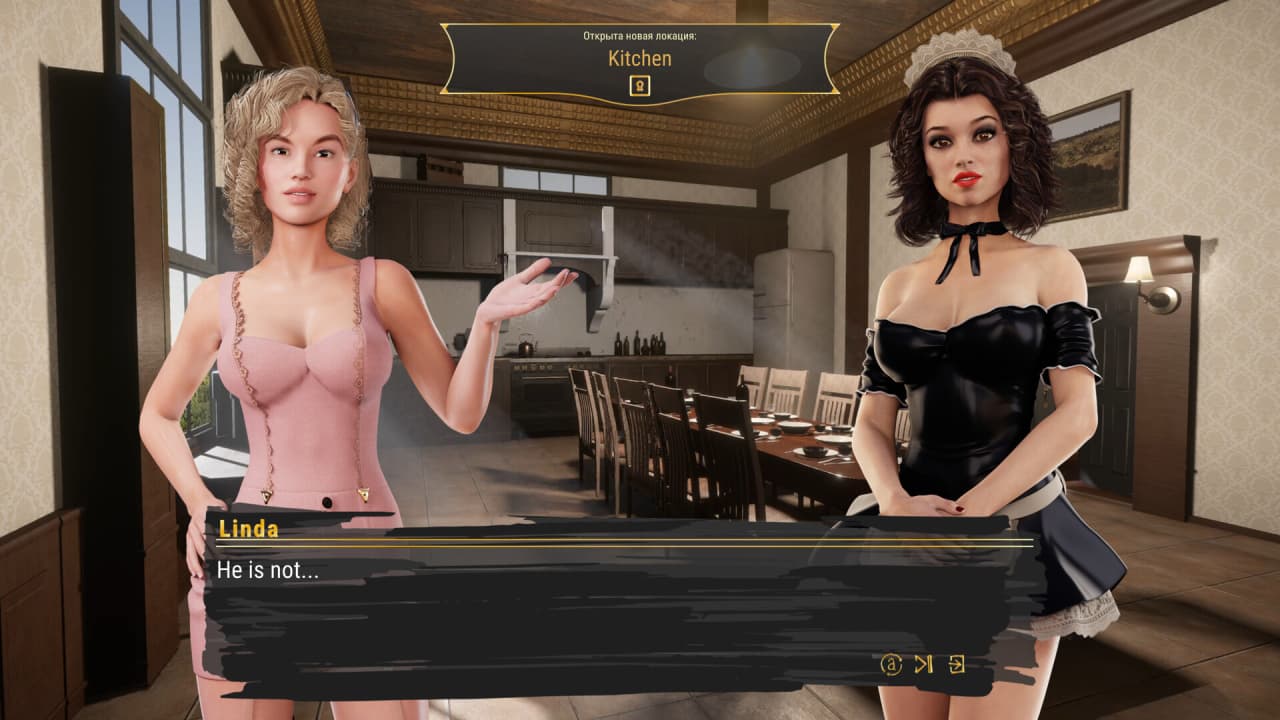Toggle auto-play with the circled 'a' icon

pyautogui.click(x=890, y=664)
